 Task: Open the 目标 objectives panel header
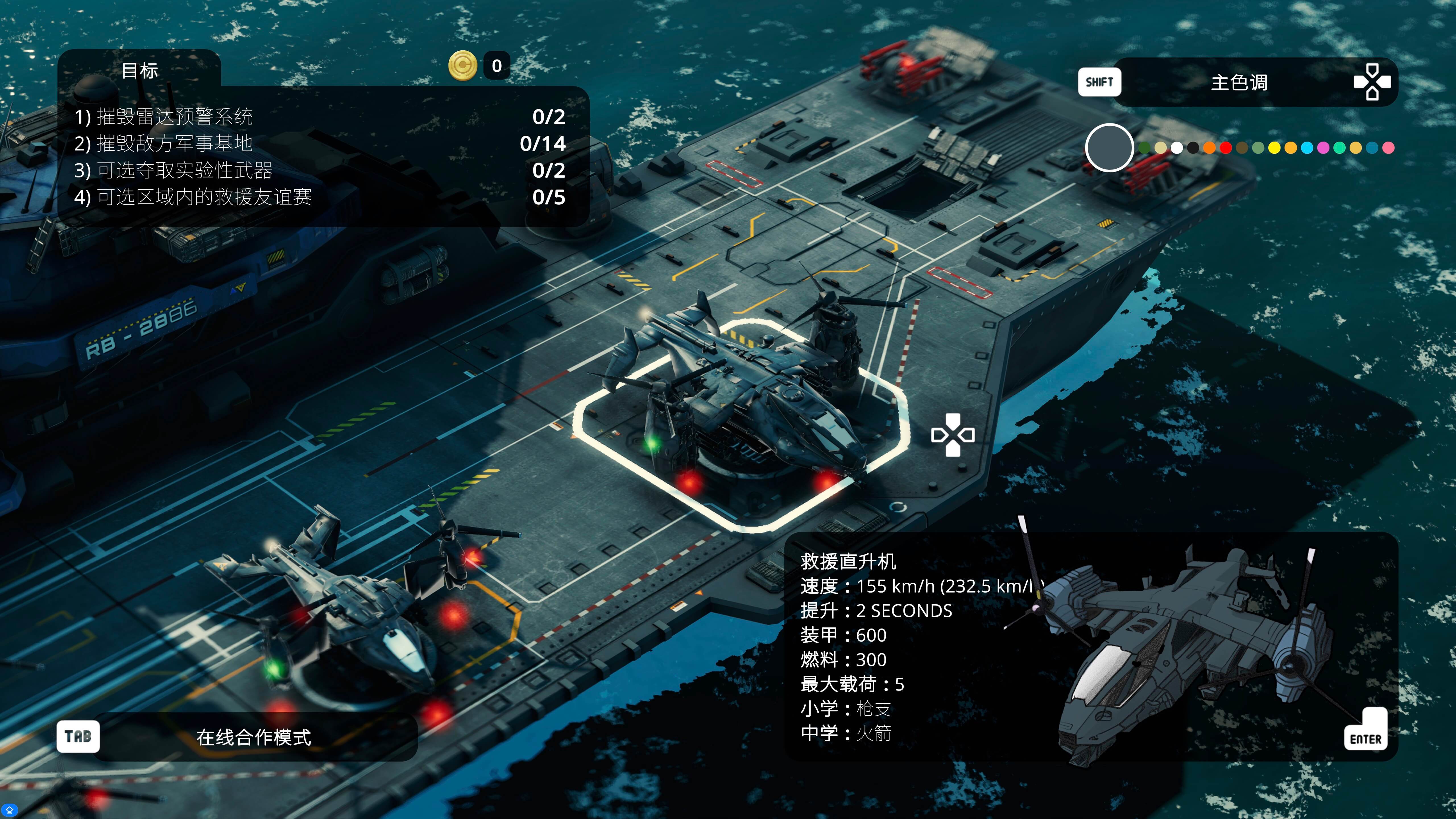click(x=140, y=71)
